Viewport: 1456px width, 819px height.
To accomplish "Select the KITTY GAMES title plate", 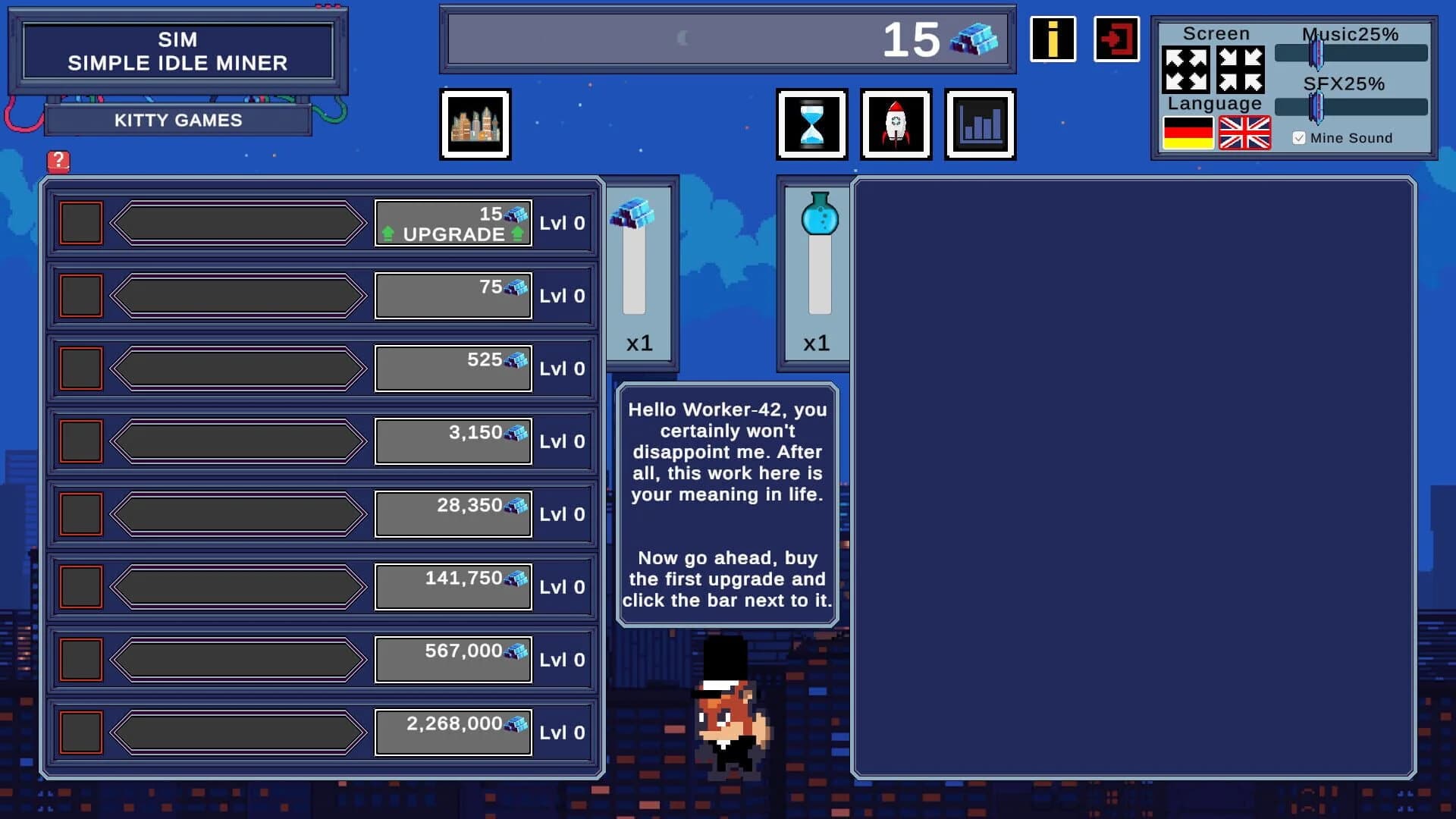I will coord(178,120).
